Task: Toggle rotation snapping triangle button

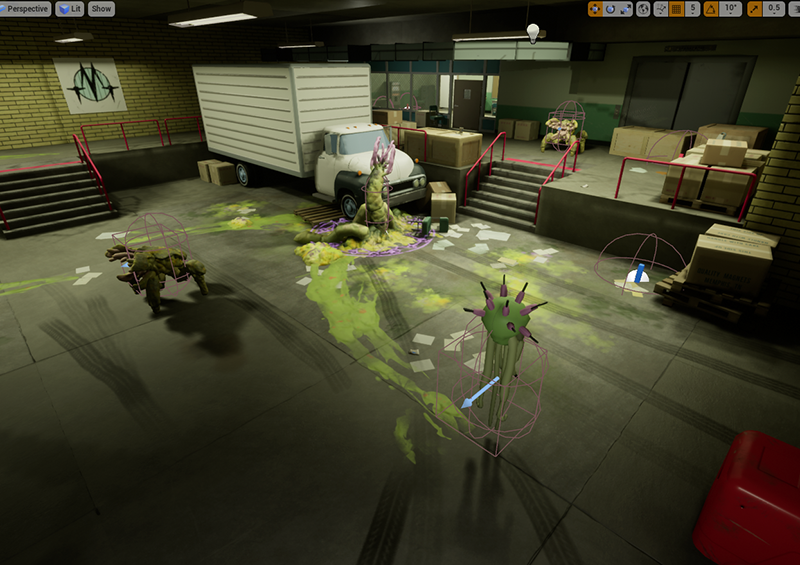Action: (x=711, y=9)
